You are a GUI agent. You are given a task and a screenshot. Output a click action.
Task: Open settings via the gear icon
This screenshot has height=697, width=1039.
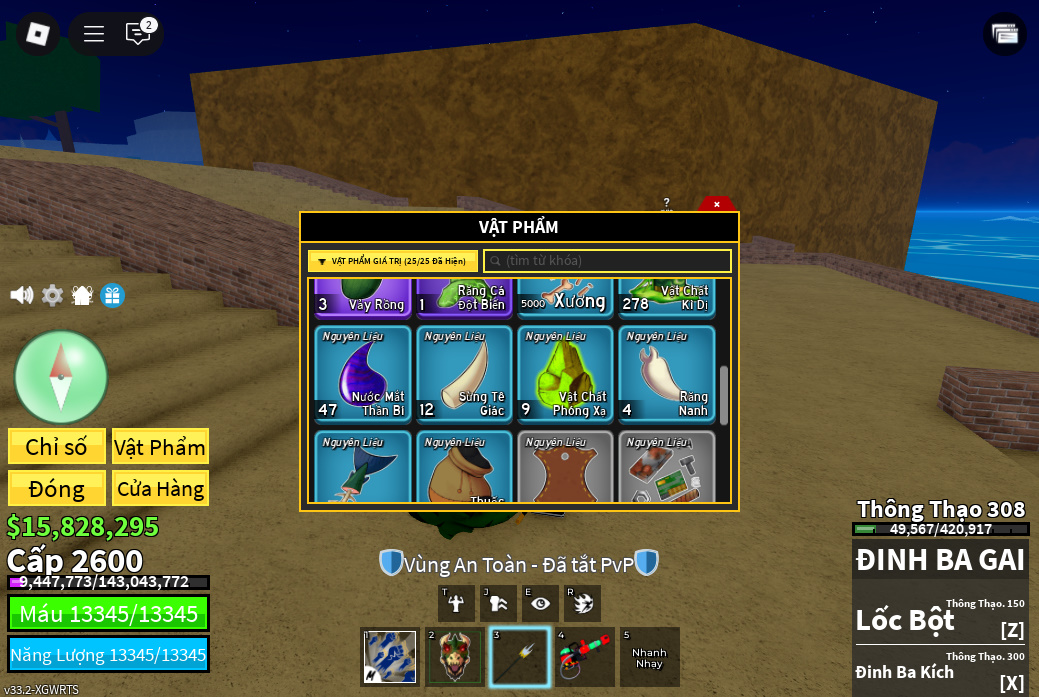coord(52,295)
